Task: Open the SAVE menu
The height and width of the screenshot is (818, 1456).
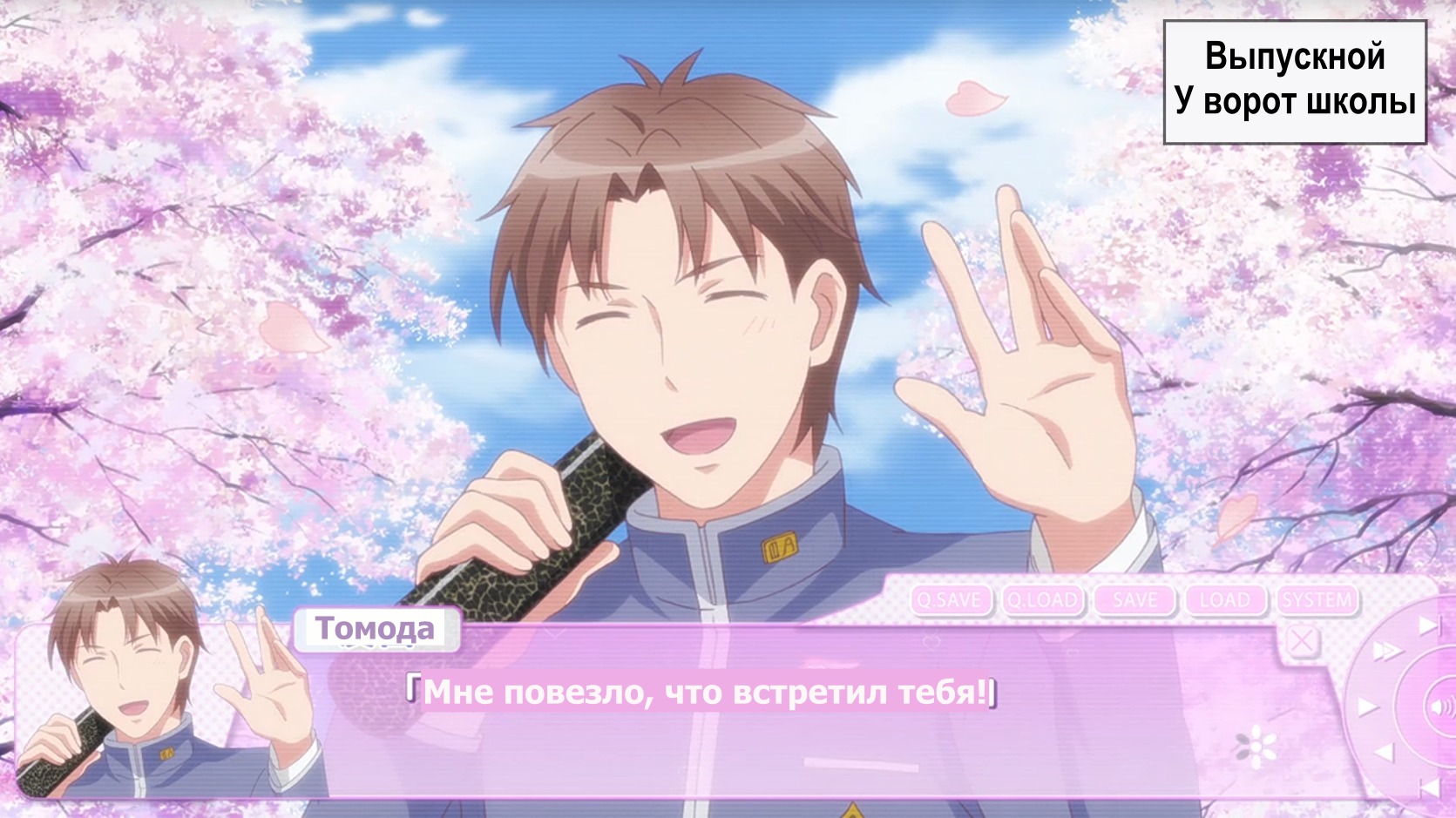Action: pos(1134,600)
